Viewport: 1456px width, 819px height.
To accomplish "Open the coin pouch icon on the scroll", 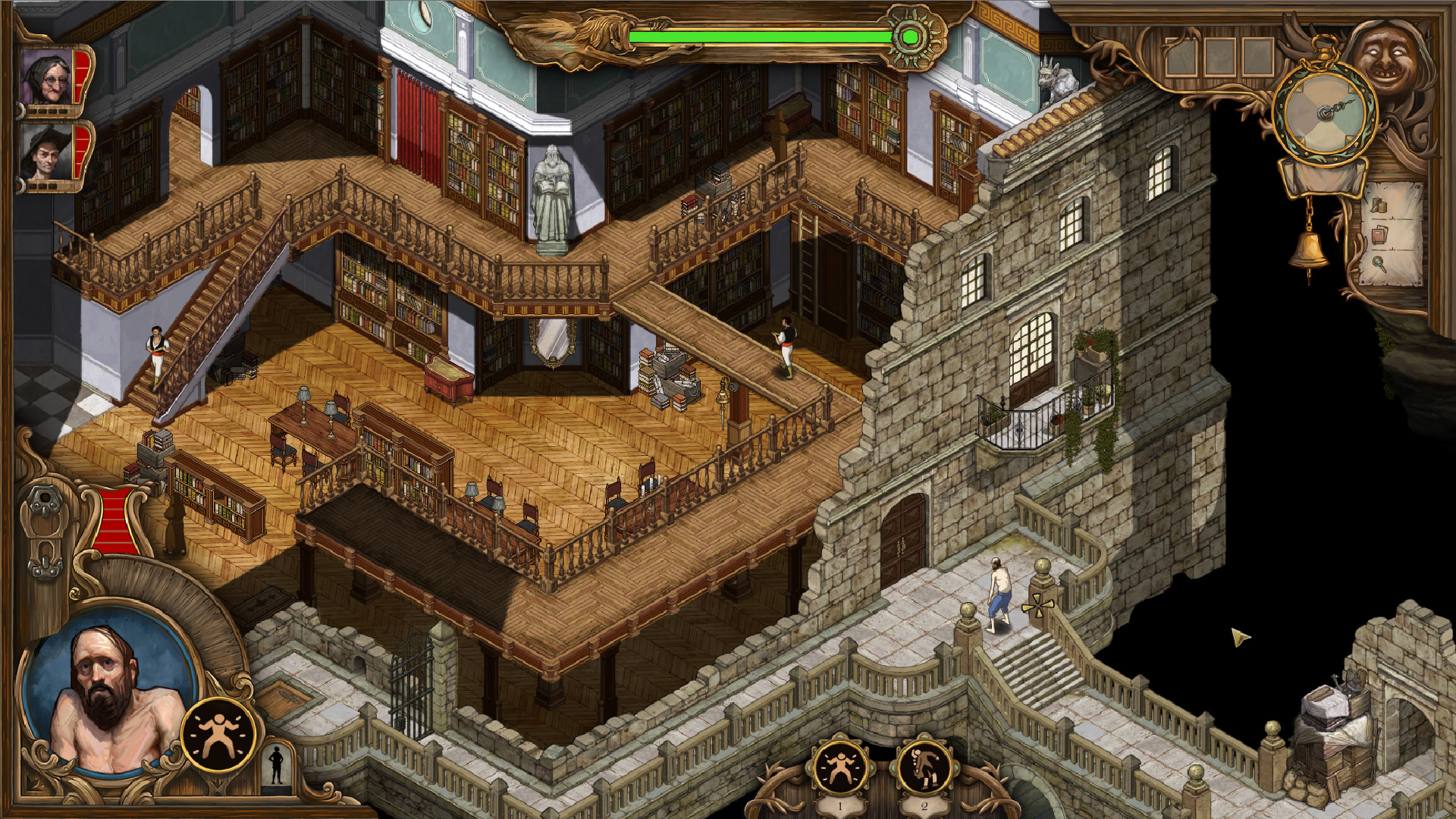I will 1379,205.
